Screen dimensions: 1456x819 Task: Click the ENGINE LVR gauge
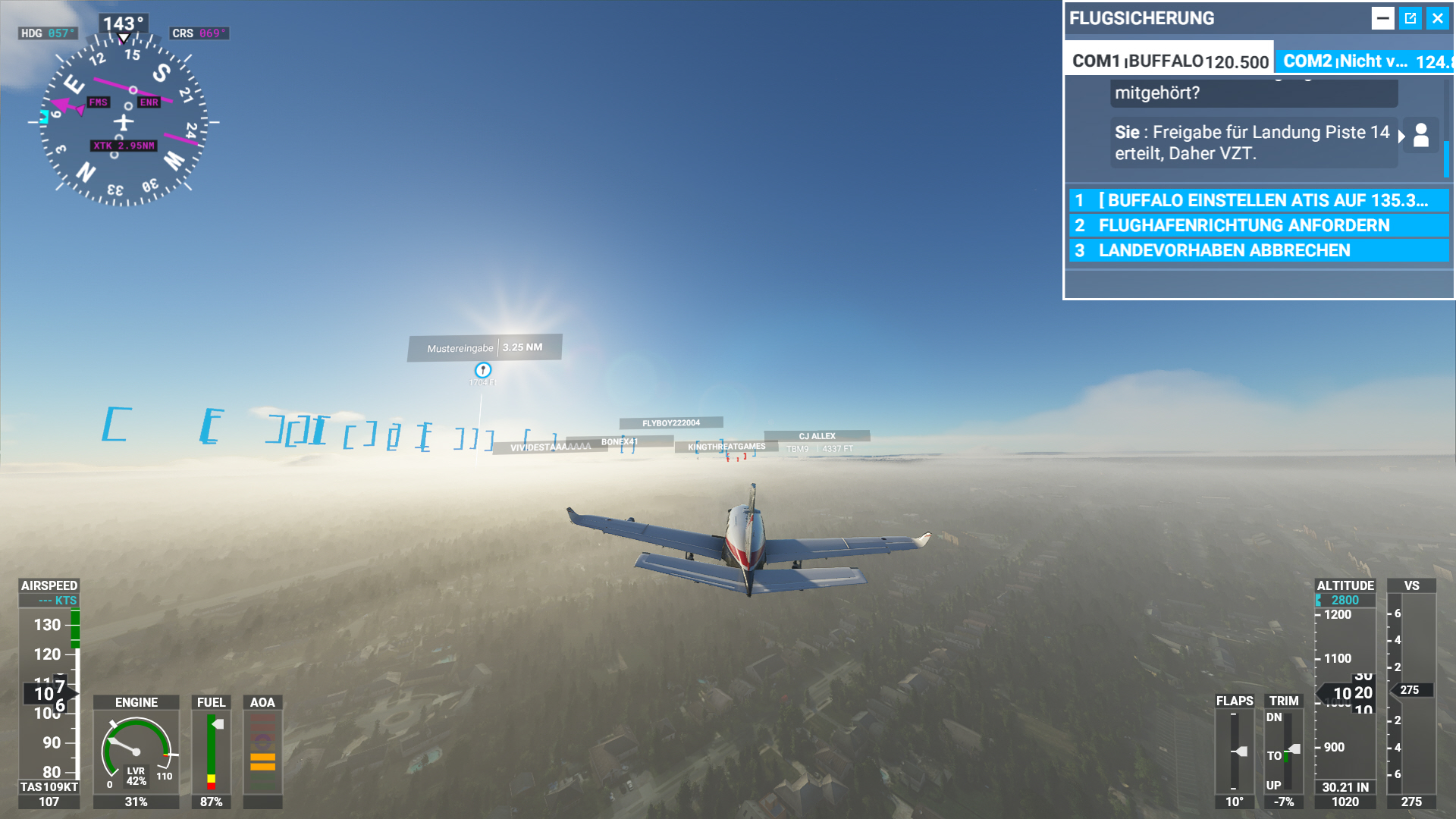[135, 751]
